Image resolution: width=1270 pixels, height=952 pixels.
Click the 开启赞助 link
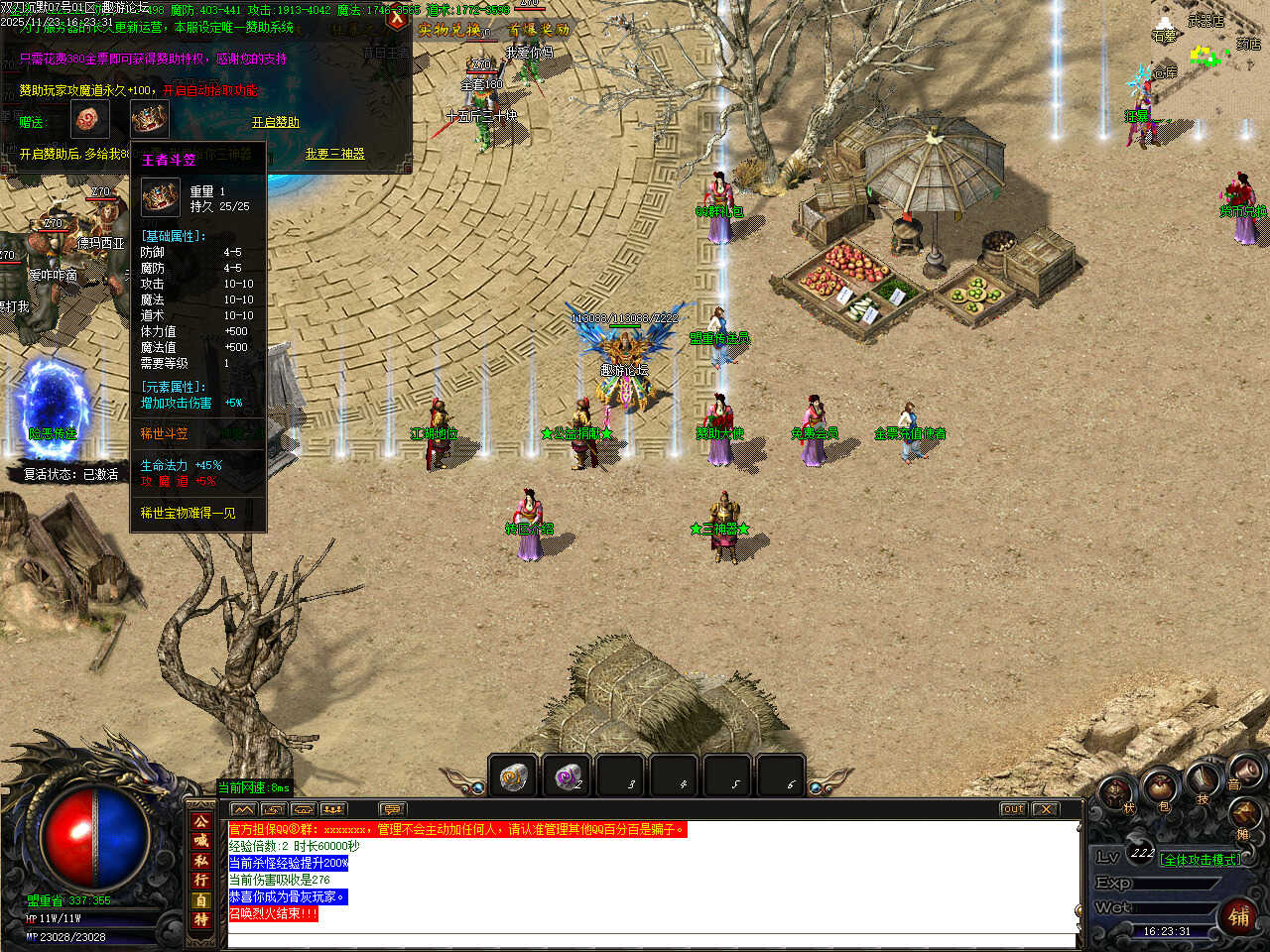tap(275, 122)
